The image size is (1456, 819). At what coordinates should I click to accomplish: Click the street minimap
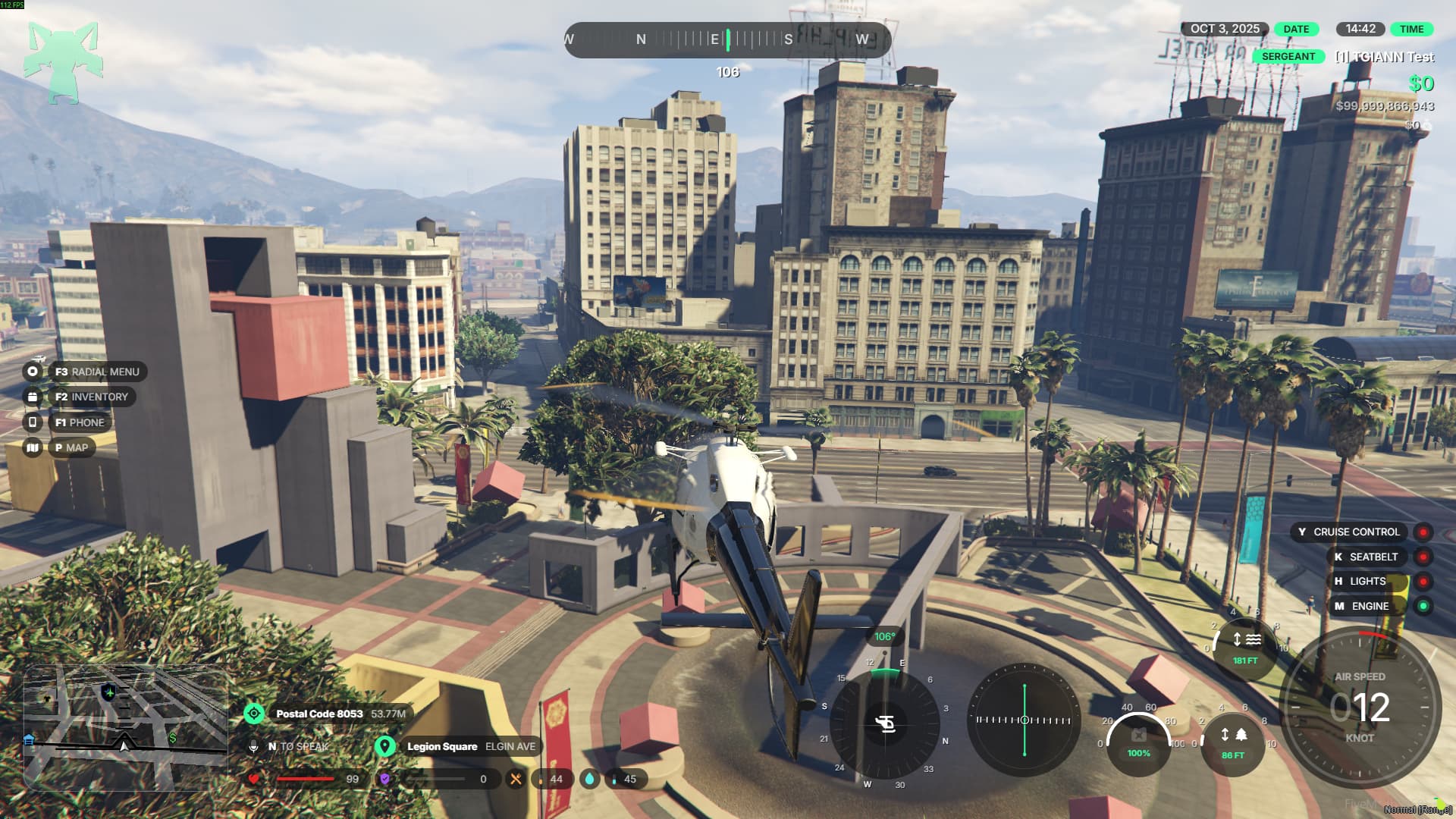point(125,728)
